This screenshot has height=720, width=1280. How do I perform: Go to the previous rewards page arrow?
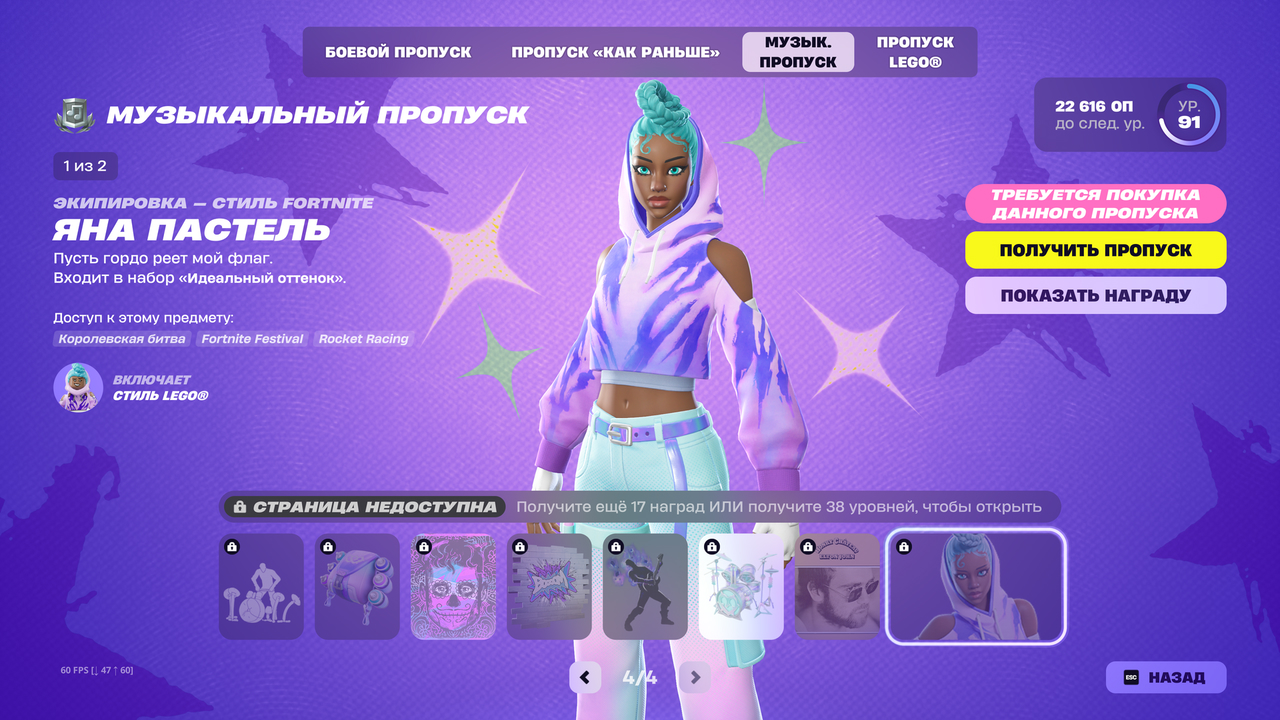[585, 678]
